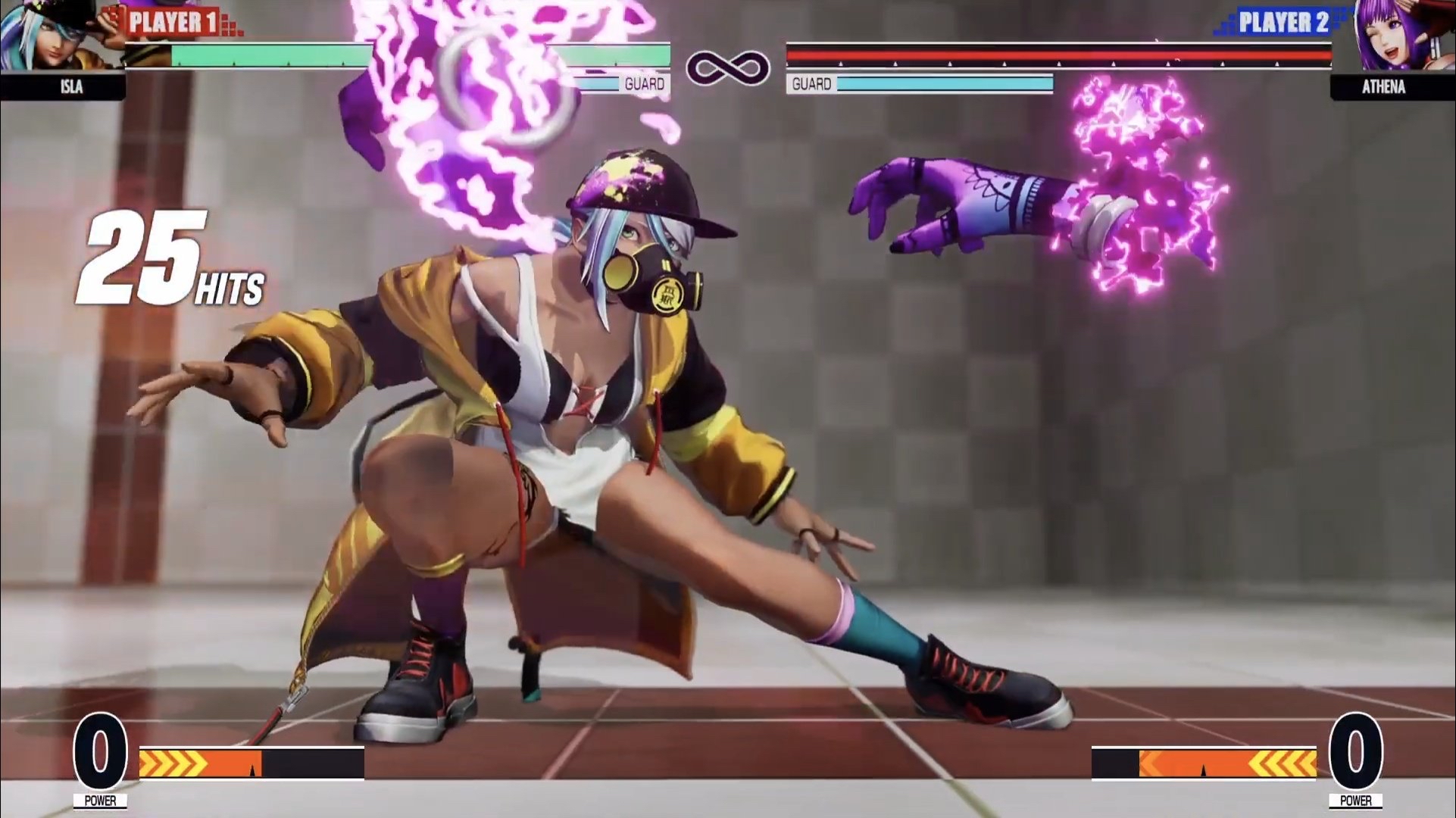
Task: Click Isla's character portrait
Action: click(53, 36)
